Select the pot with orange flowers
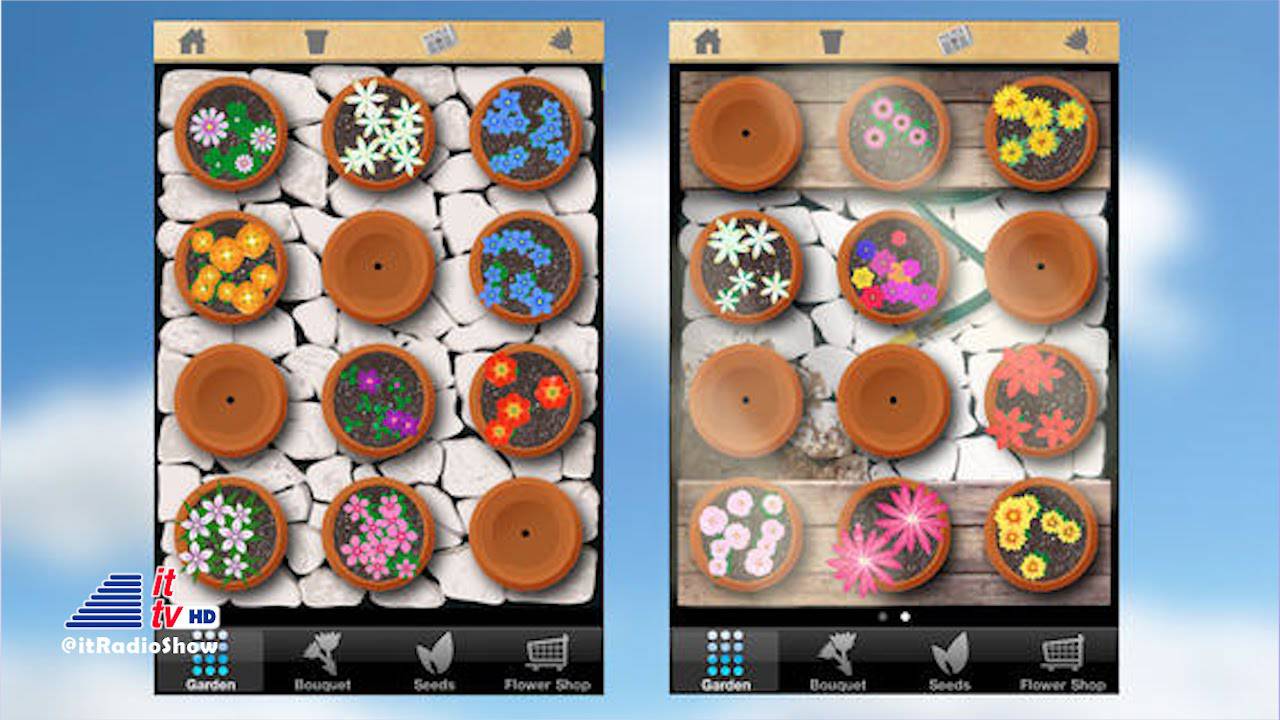The width and height of the screenshot is (1280, 720). coord(230,267)
